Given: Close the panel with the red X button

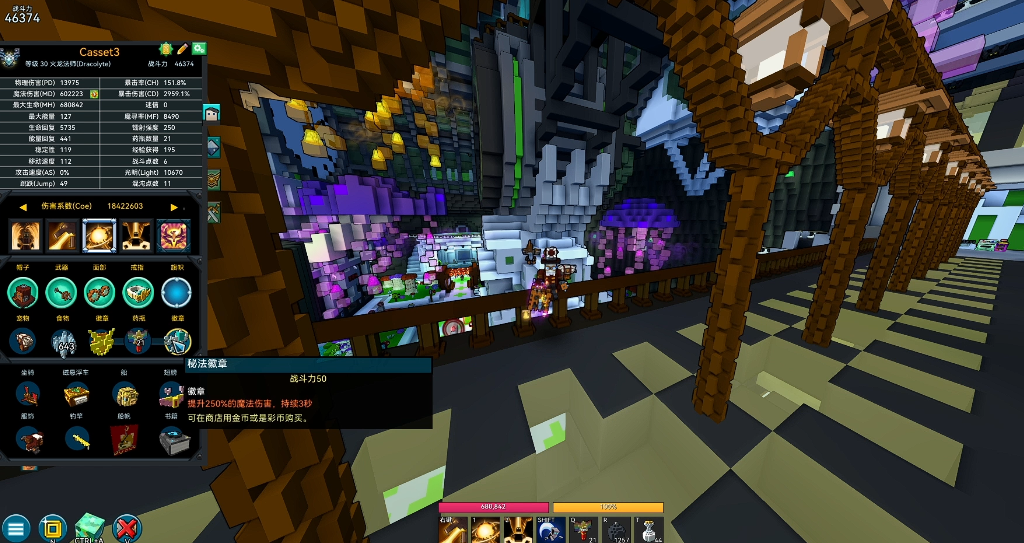Looking at the screenshot, I should pyautogui.click(x=127, y=528).
